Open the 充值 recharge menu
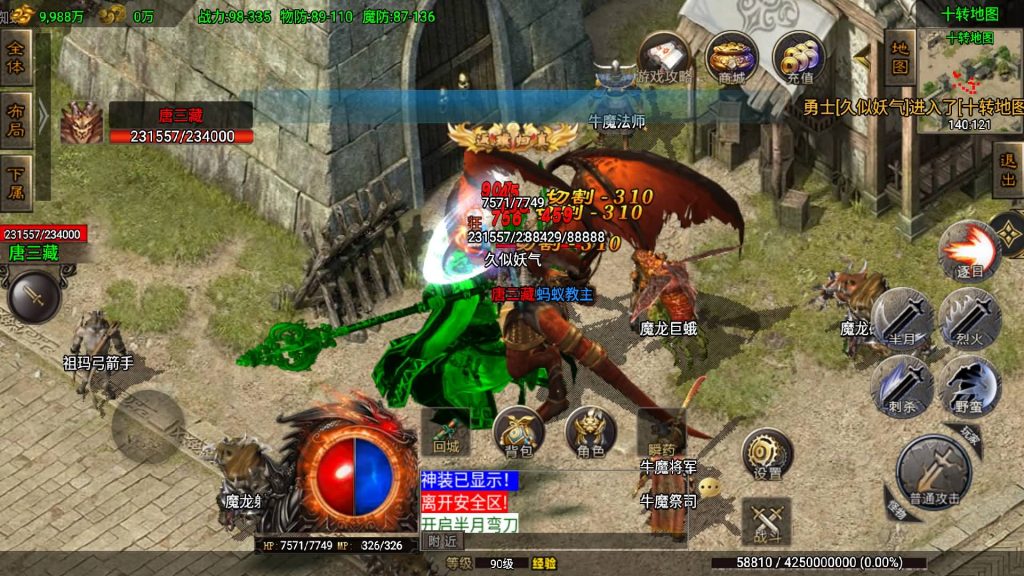The image size is (1024, 576). coord(798,58)
